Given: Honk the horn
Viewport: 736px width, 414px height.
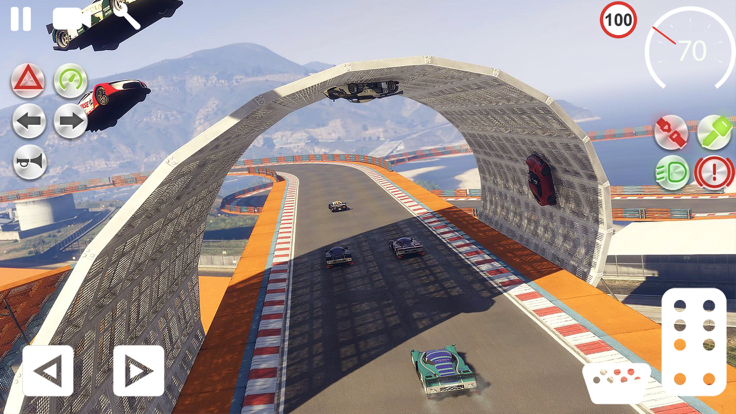Looking at the screenshot, I should tap(29, 163).
